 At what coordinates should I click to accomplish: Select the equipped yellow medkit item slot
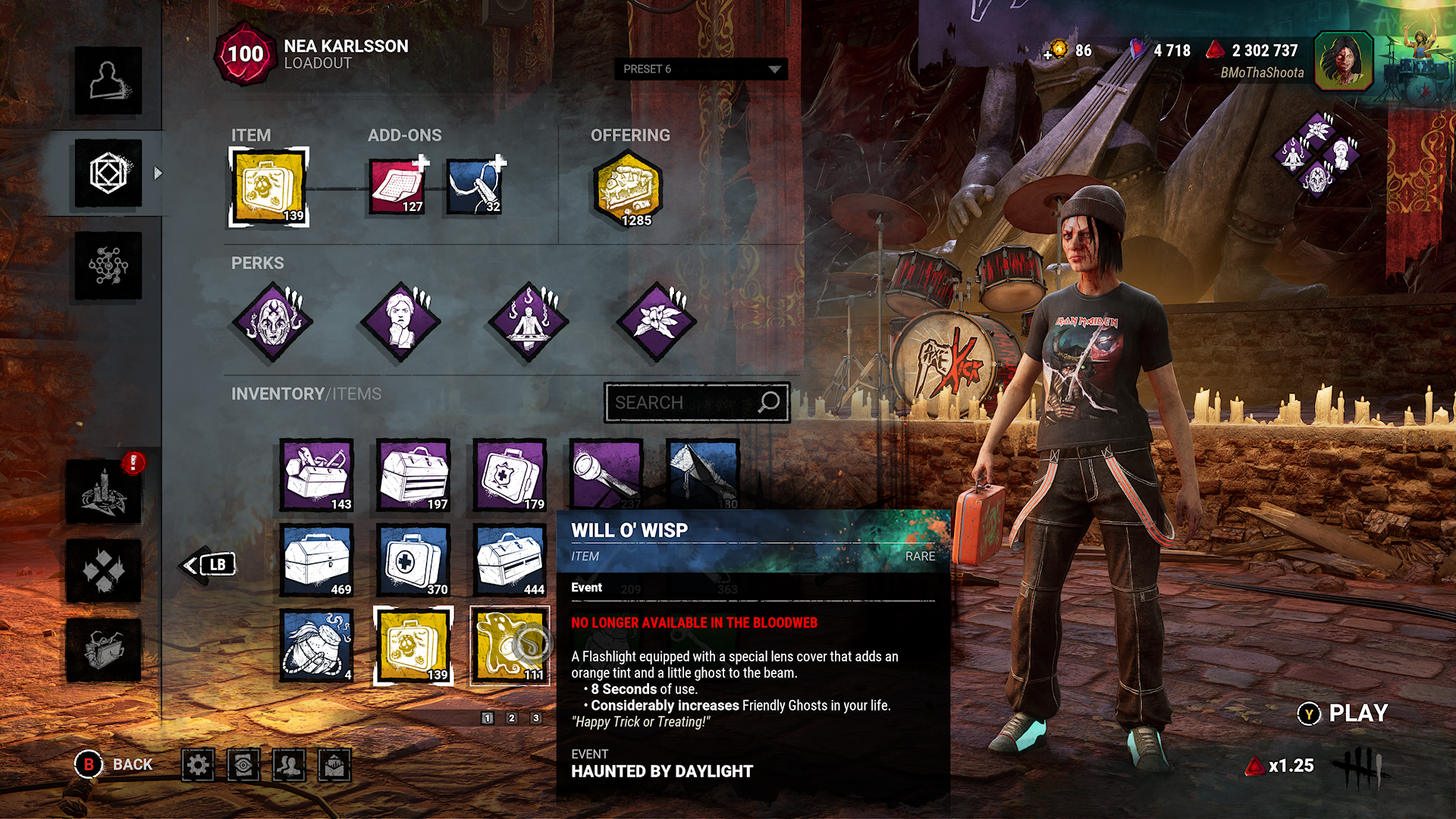coord(269,187)
